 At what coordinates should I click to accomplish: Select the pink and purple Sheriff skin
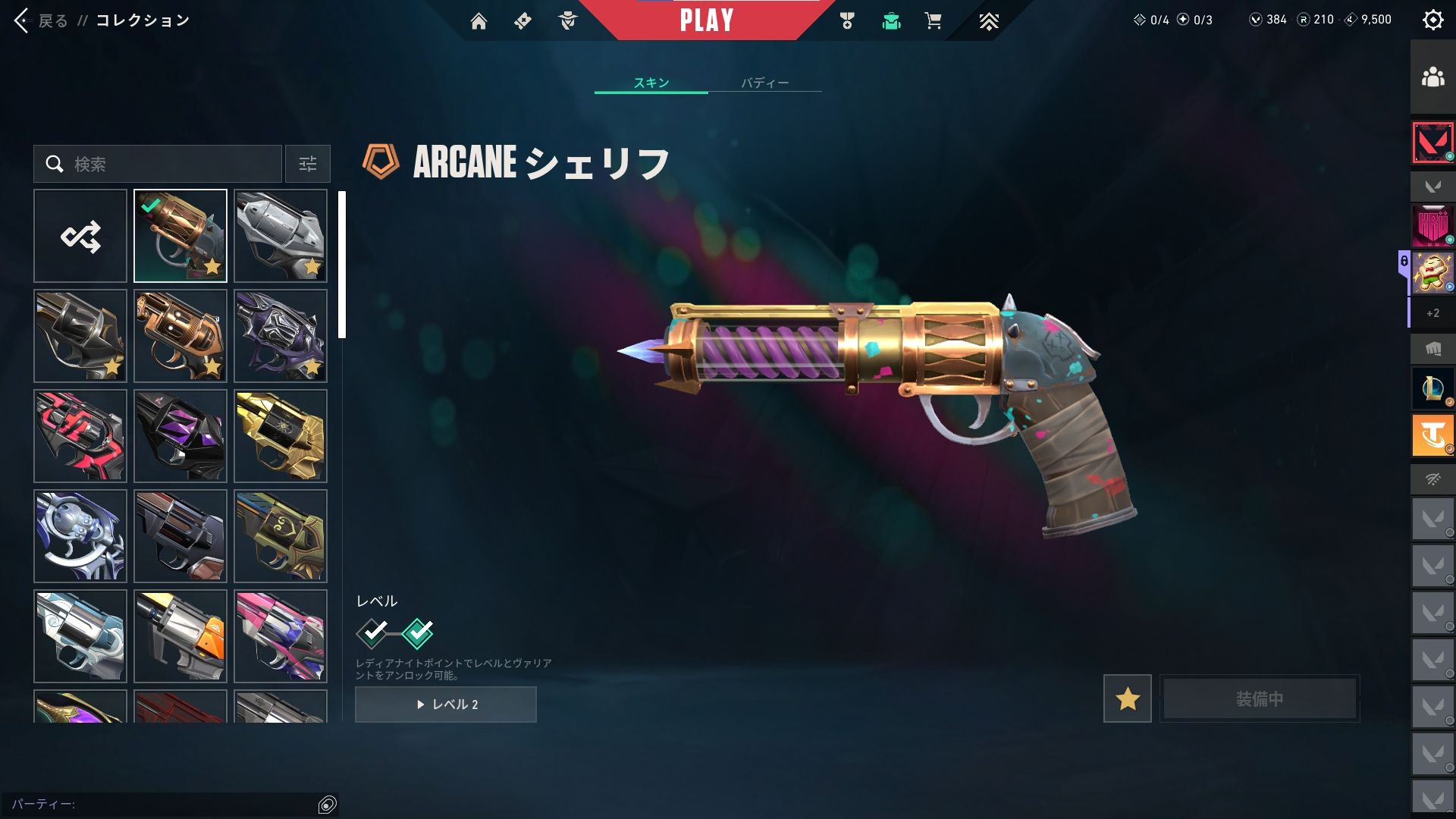281,636
